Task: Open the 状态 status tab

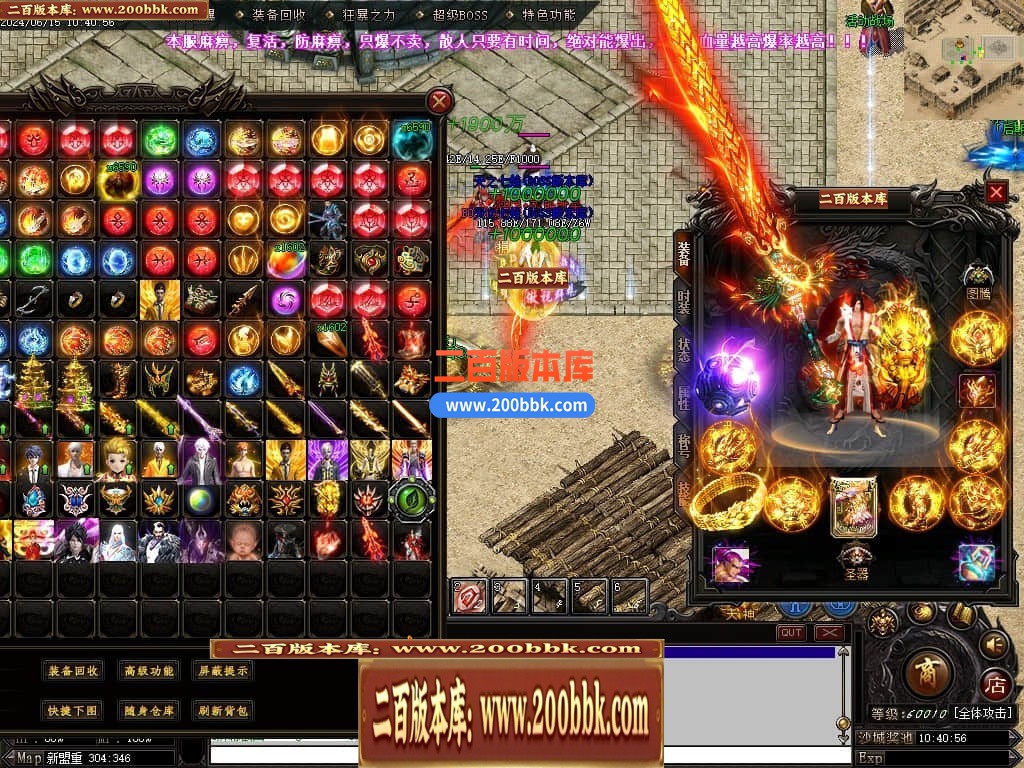Action: (684, 349)
